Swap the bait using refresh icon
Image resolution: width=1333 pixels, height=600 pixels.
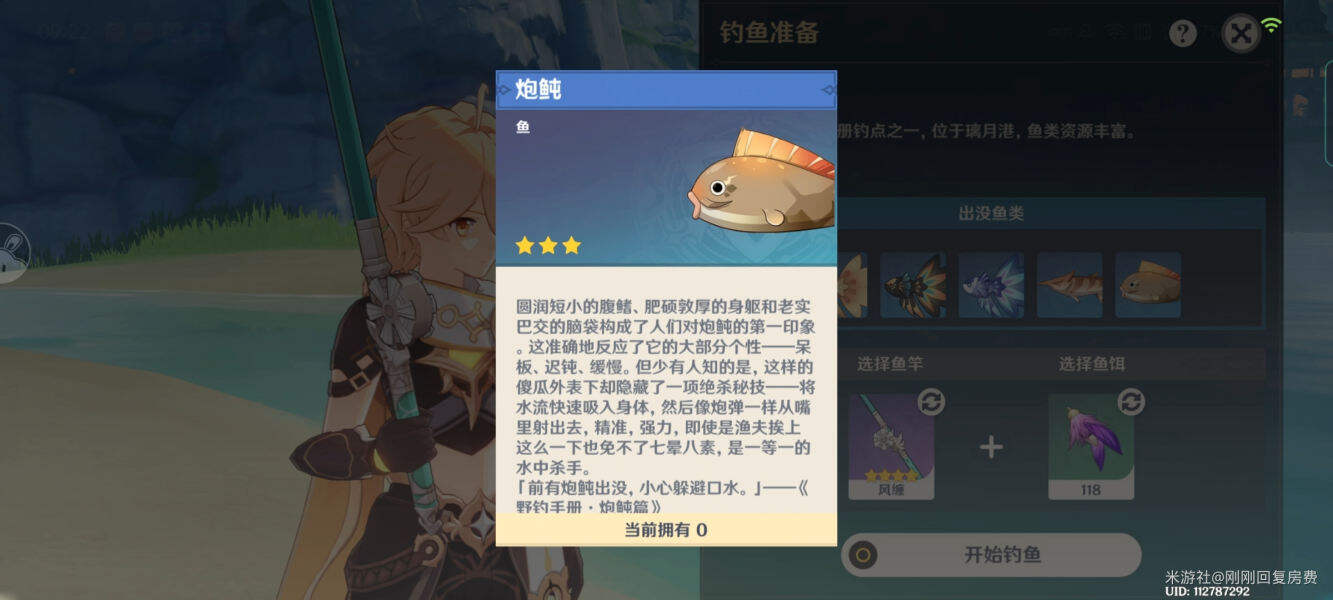click(x=1131, y=402)
